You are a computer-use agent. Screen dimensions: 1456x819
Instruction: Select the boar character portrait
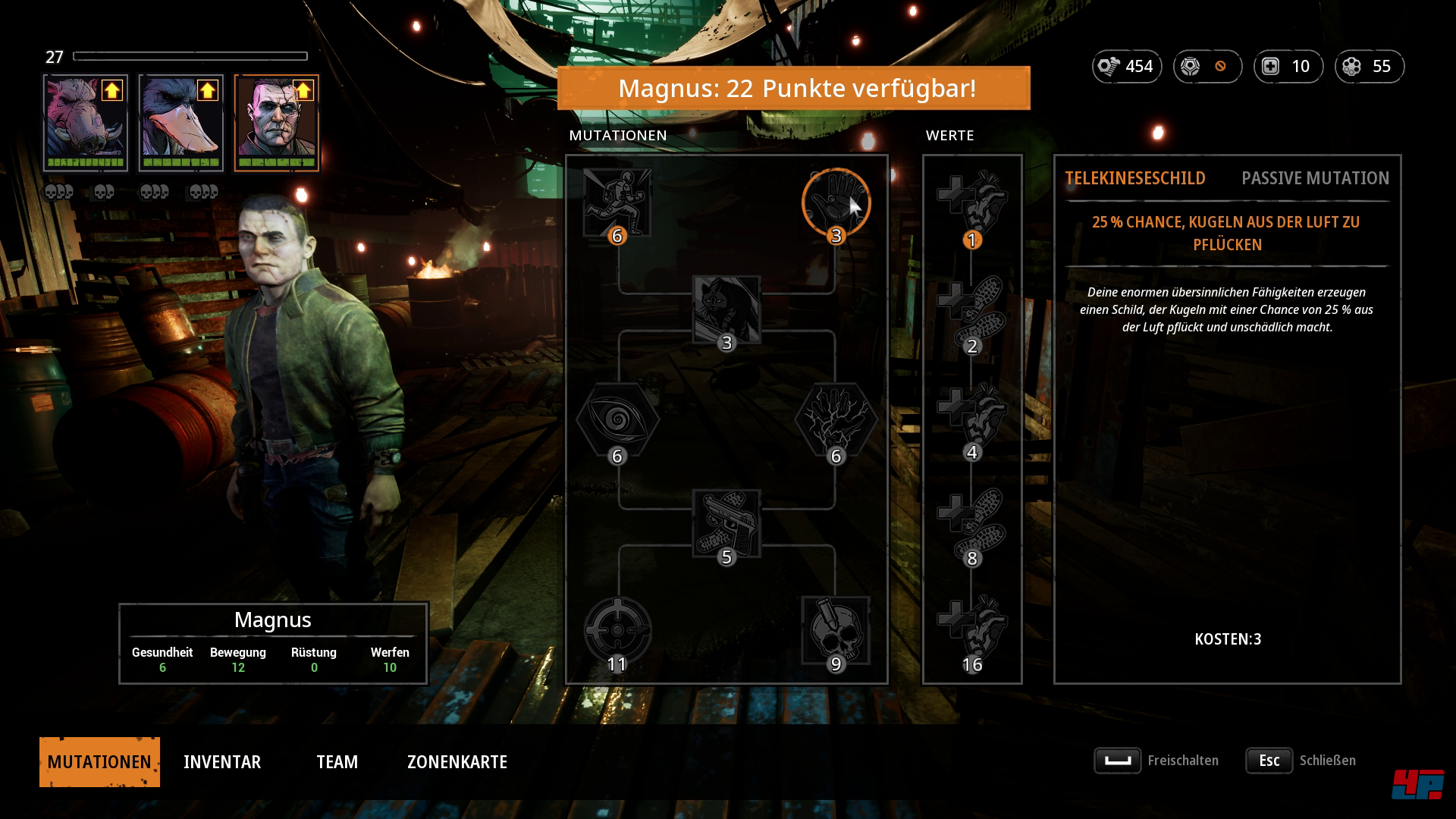pos(86,121)
